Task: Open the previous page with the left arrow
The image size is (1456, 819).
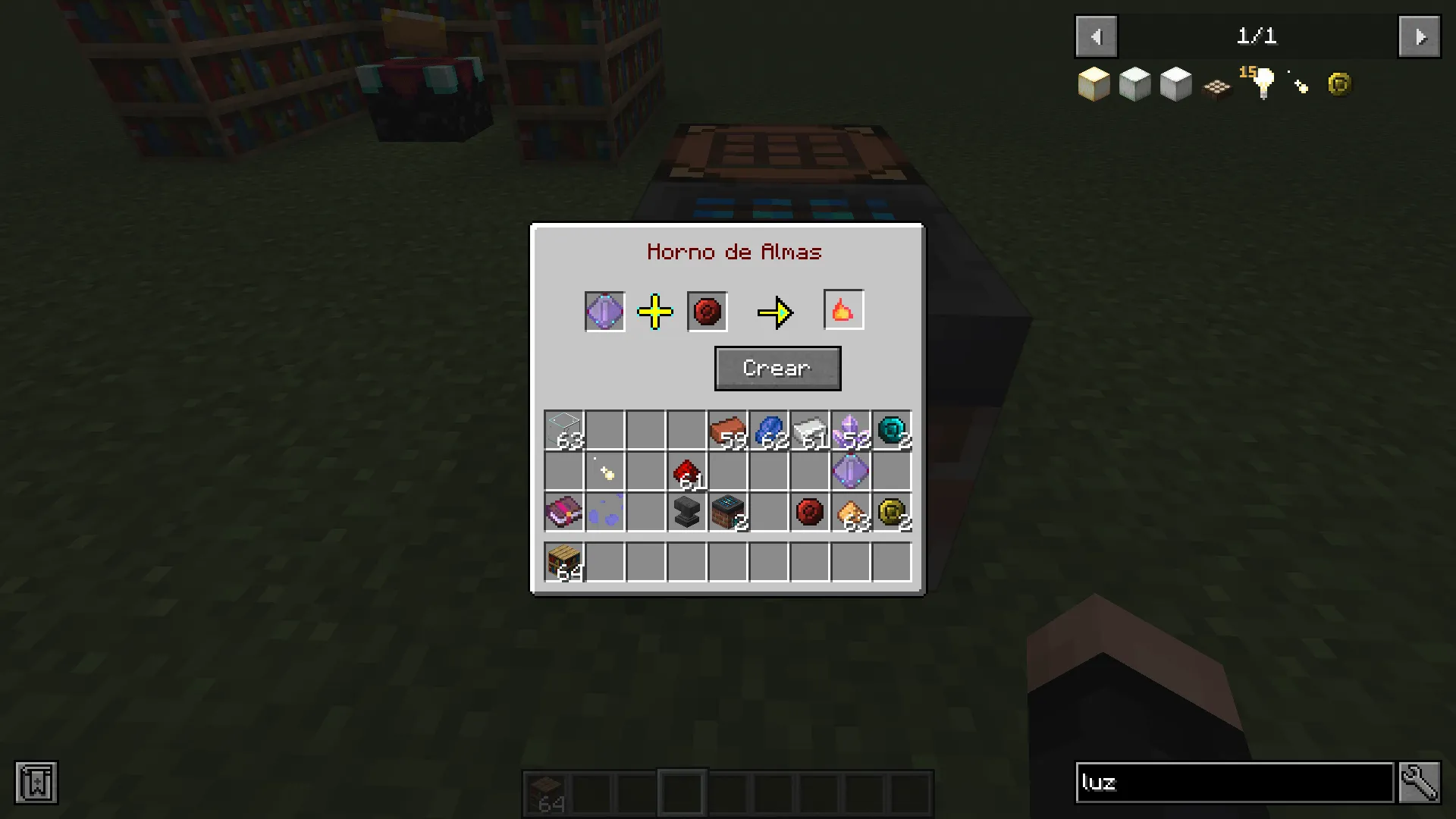Action: 1095,36
